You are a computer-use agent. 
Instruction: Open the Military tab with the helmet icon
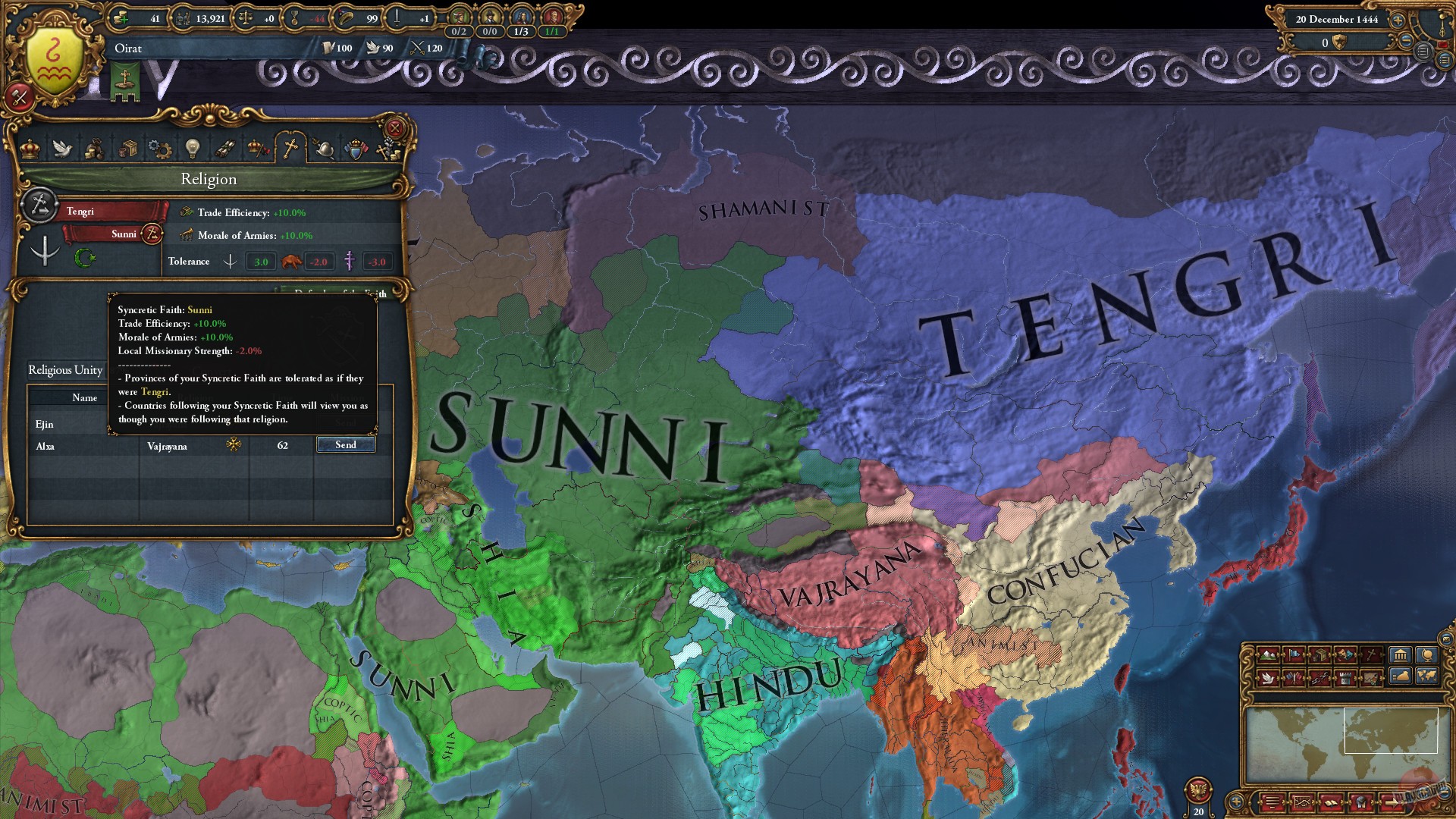click(x=324, y=148)
